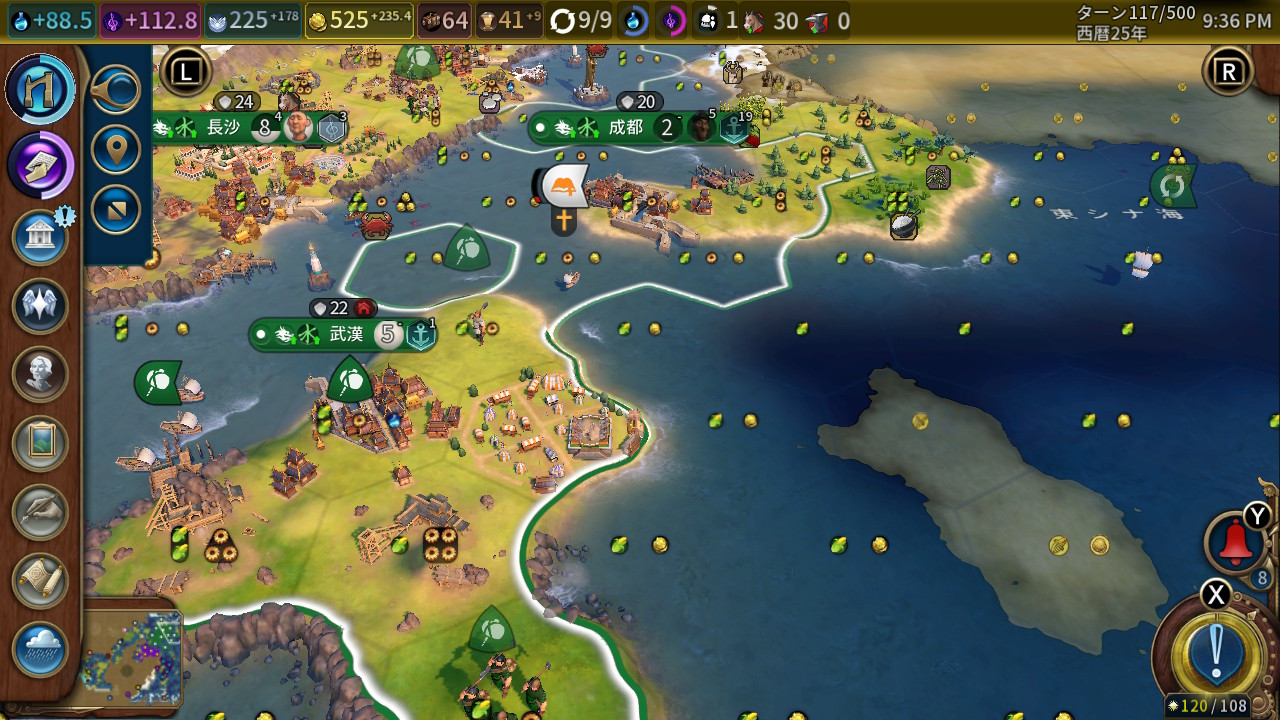Image resolution: width=1280 pixels, height=720 pixels.
Task: Select the 武漢 city banner
Action: click(x=346, y=334)
